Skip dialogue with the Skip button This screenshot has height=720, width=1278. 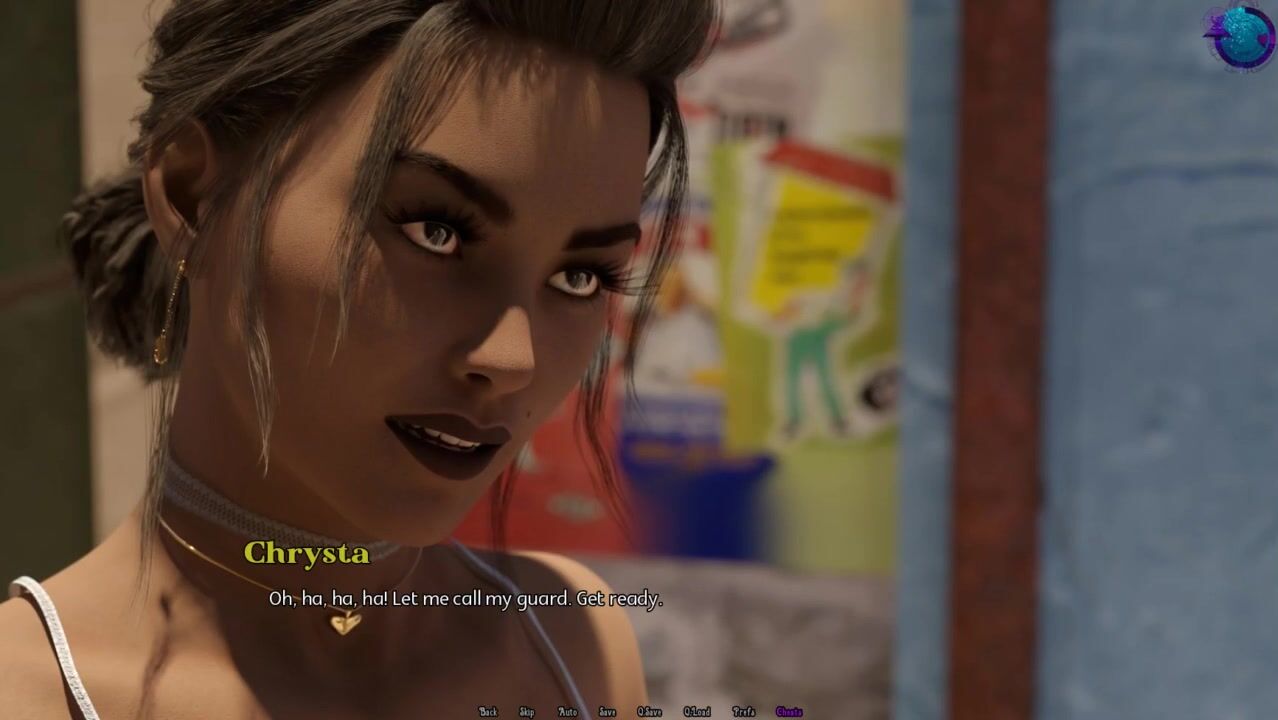pyautogui.click(x=527, y=712)
